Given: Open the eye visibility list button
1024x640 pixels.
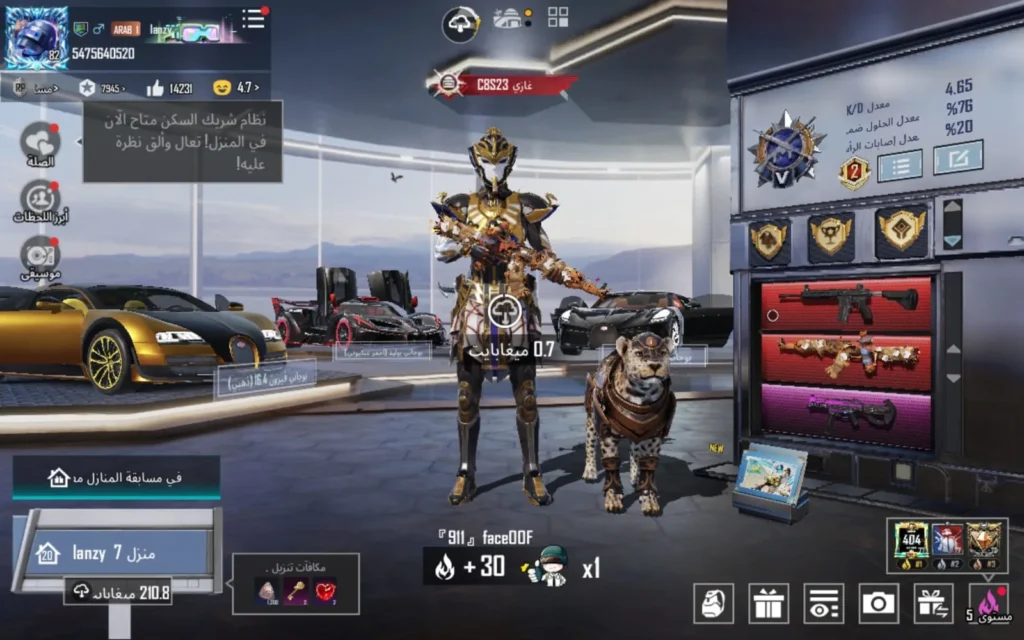Looking at the screenshot, I should pyautogui.click(x=824, y=603).
